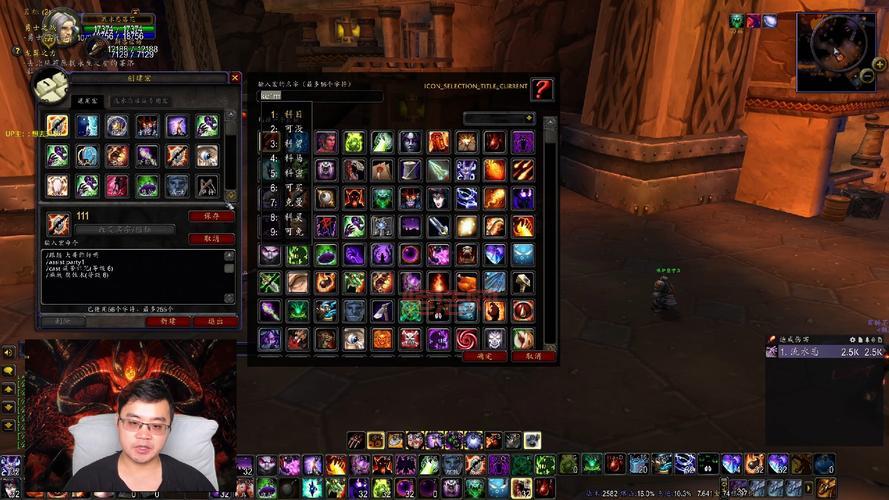Choose the red spiral icon in the picker
The width and height of the screenshot is (889, 500).
467,339
